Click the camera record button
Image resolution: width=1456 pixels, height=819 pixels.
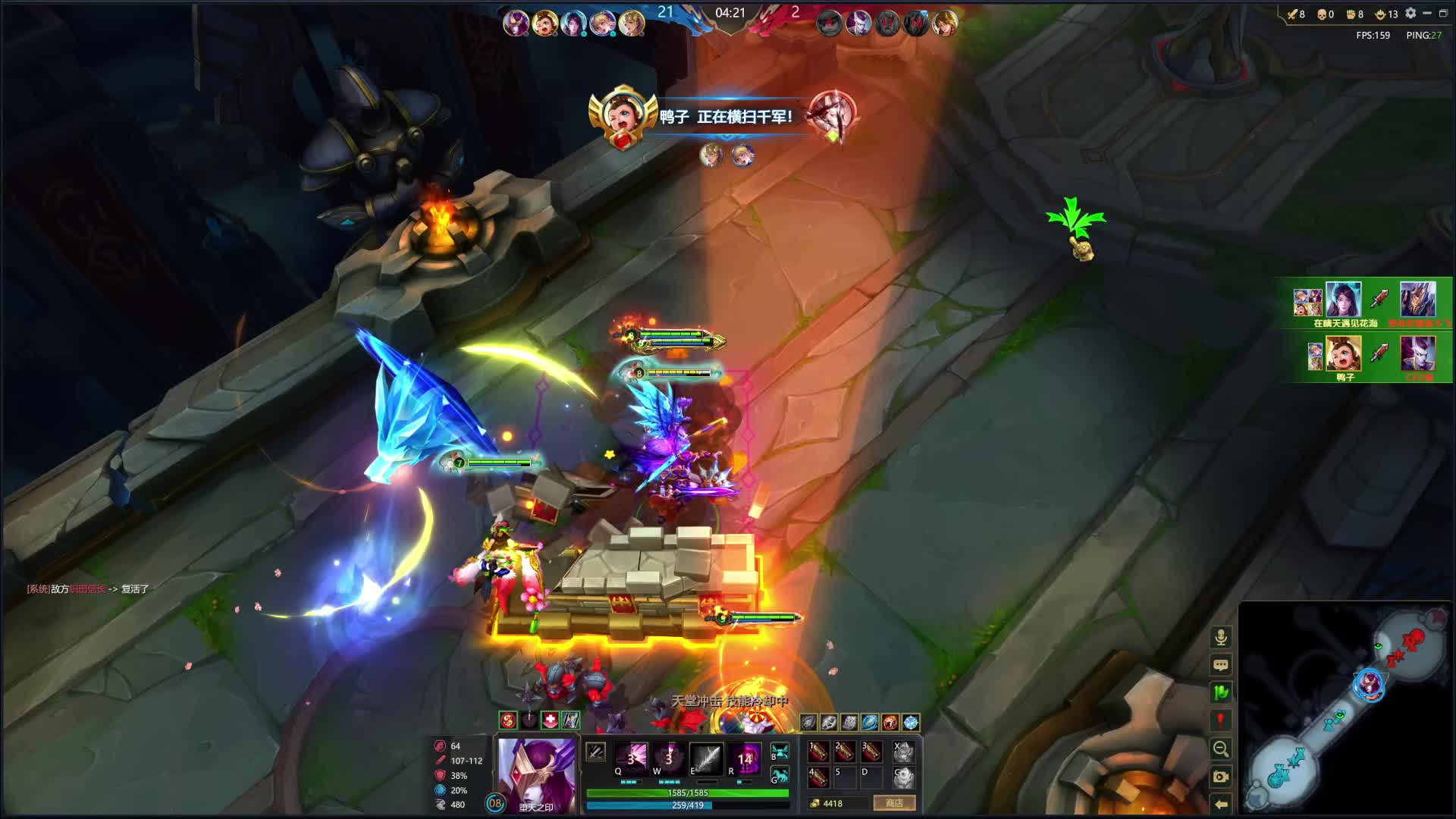pyautogui.click(x=1221, y=777)
